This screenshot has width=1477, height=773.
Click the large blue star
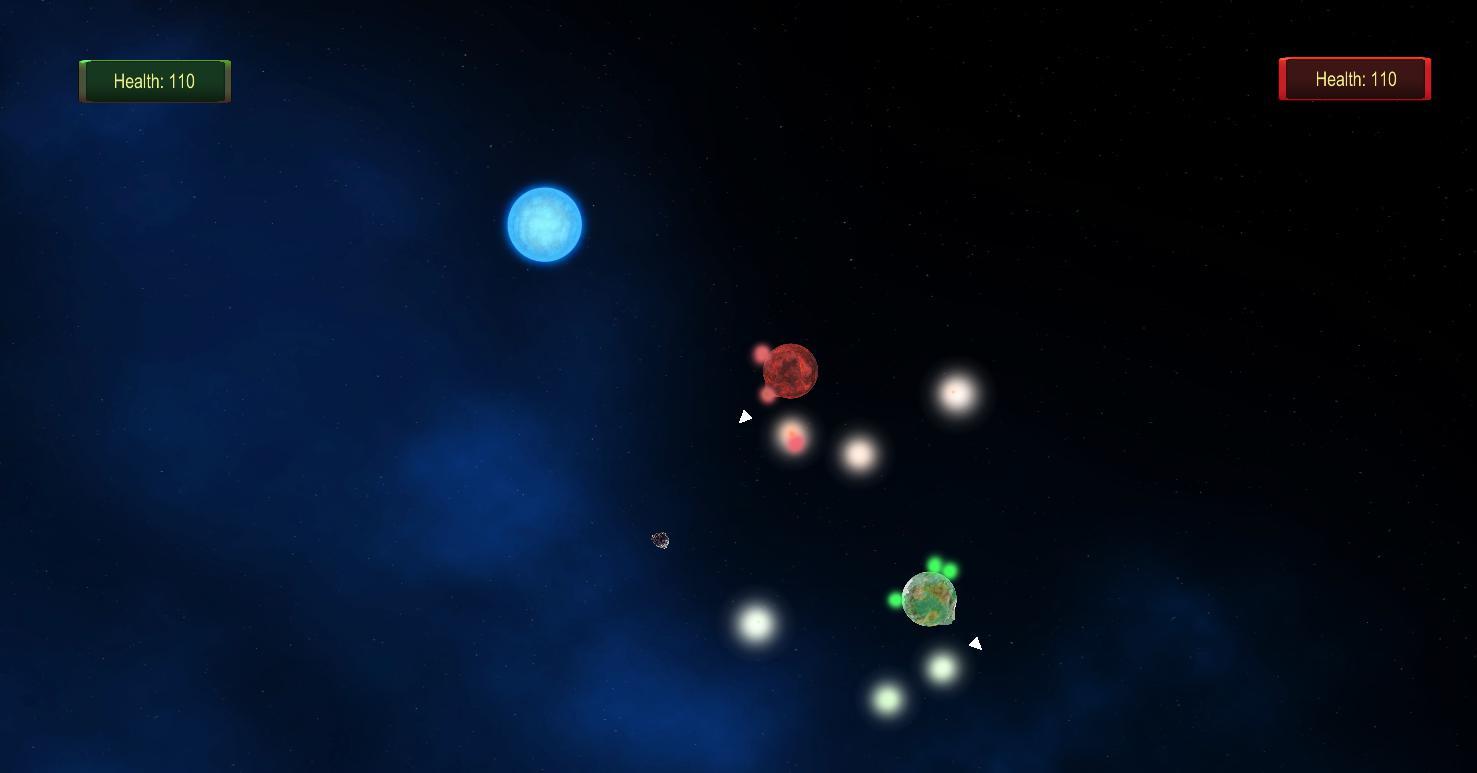(545, 223)
